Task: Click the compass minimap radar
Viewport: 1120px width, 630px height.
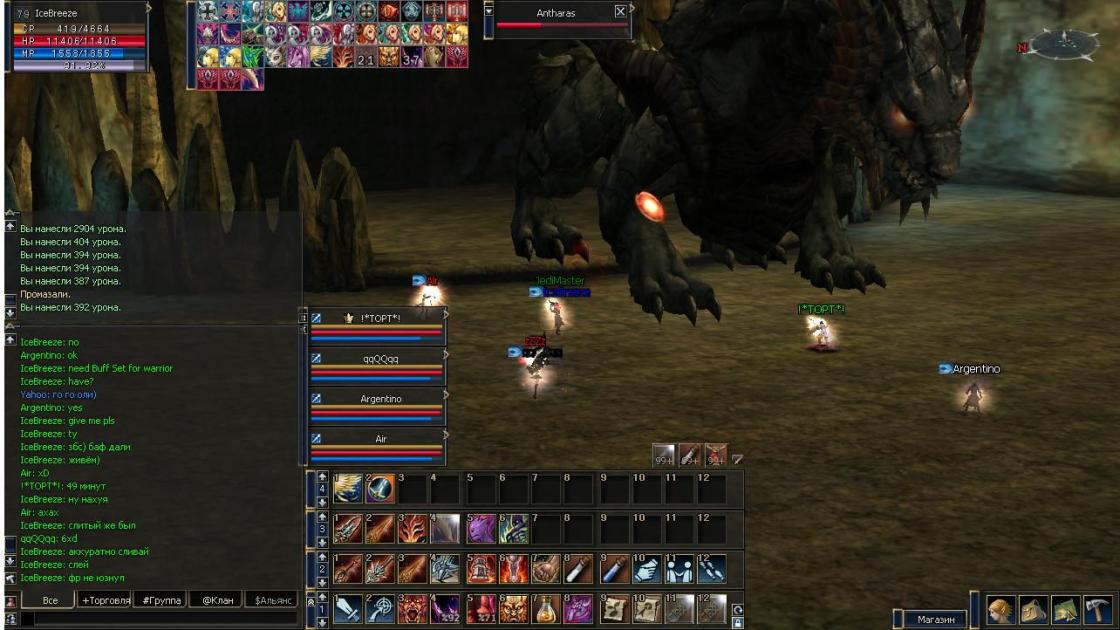Action: [x=1064, y=44]
